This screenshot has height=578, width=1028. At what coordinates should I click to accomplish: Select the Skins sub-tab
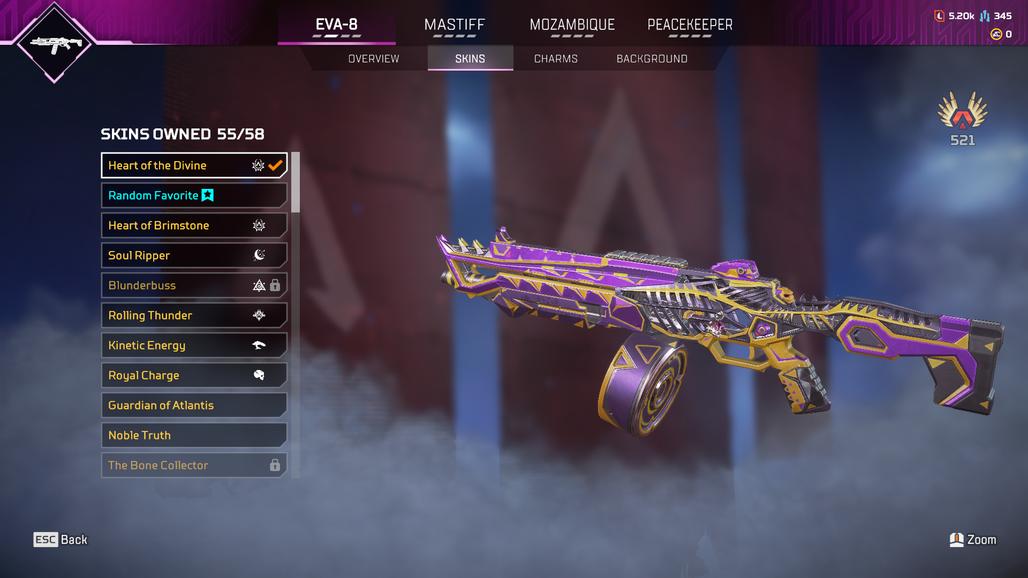coord(470,59)
